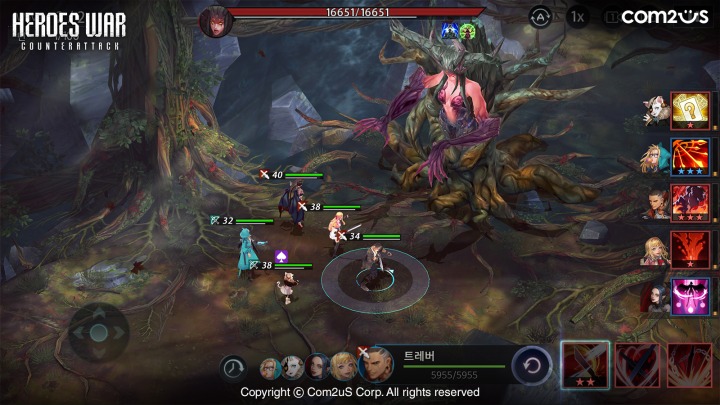Trigger the pink glowing orb skill
The width and height of the screenshot is (720, 405).
[691, 296]
